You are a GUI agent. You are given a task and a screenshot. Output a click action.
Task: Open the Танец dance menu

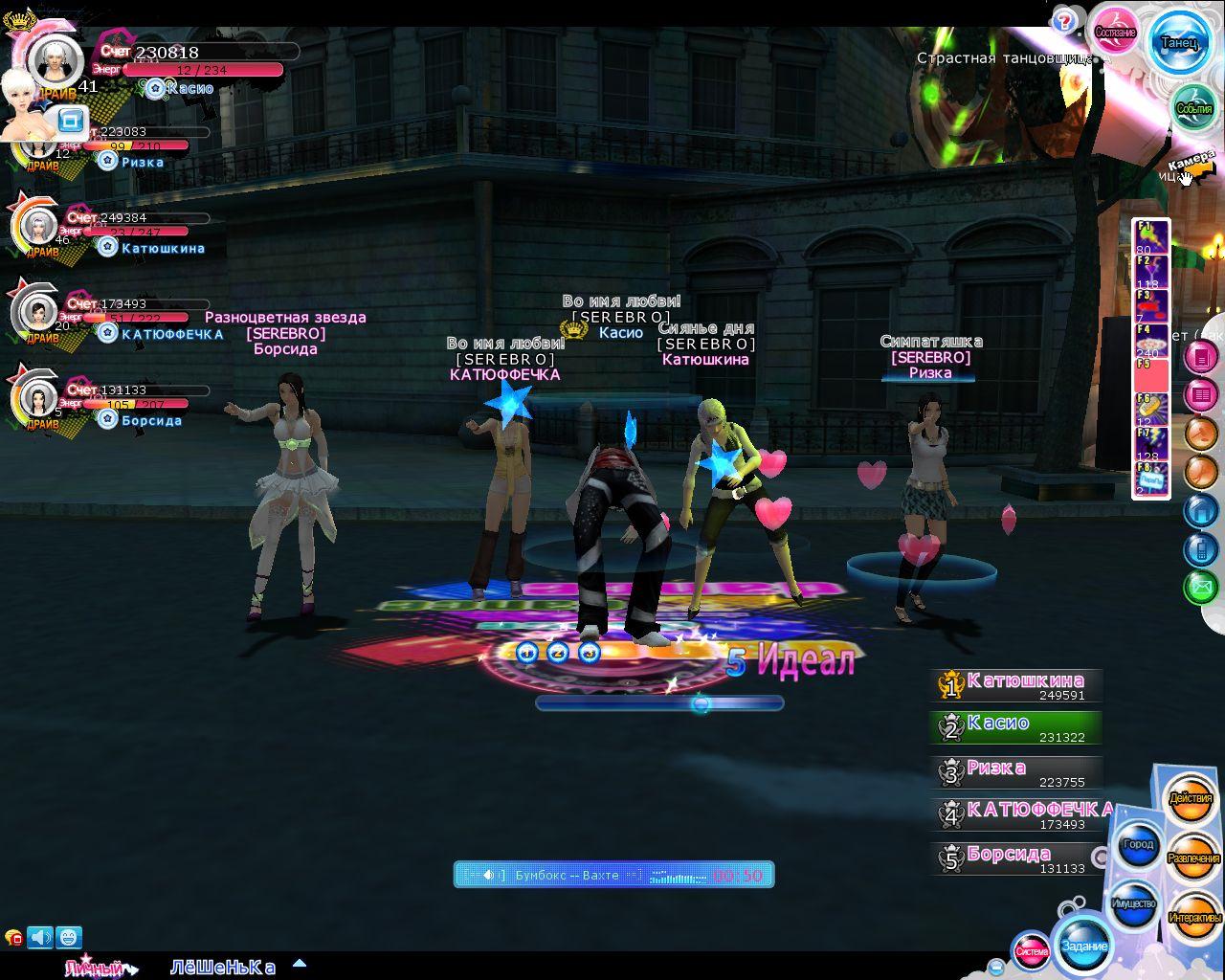pos(1179,42)
